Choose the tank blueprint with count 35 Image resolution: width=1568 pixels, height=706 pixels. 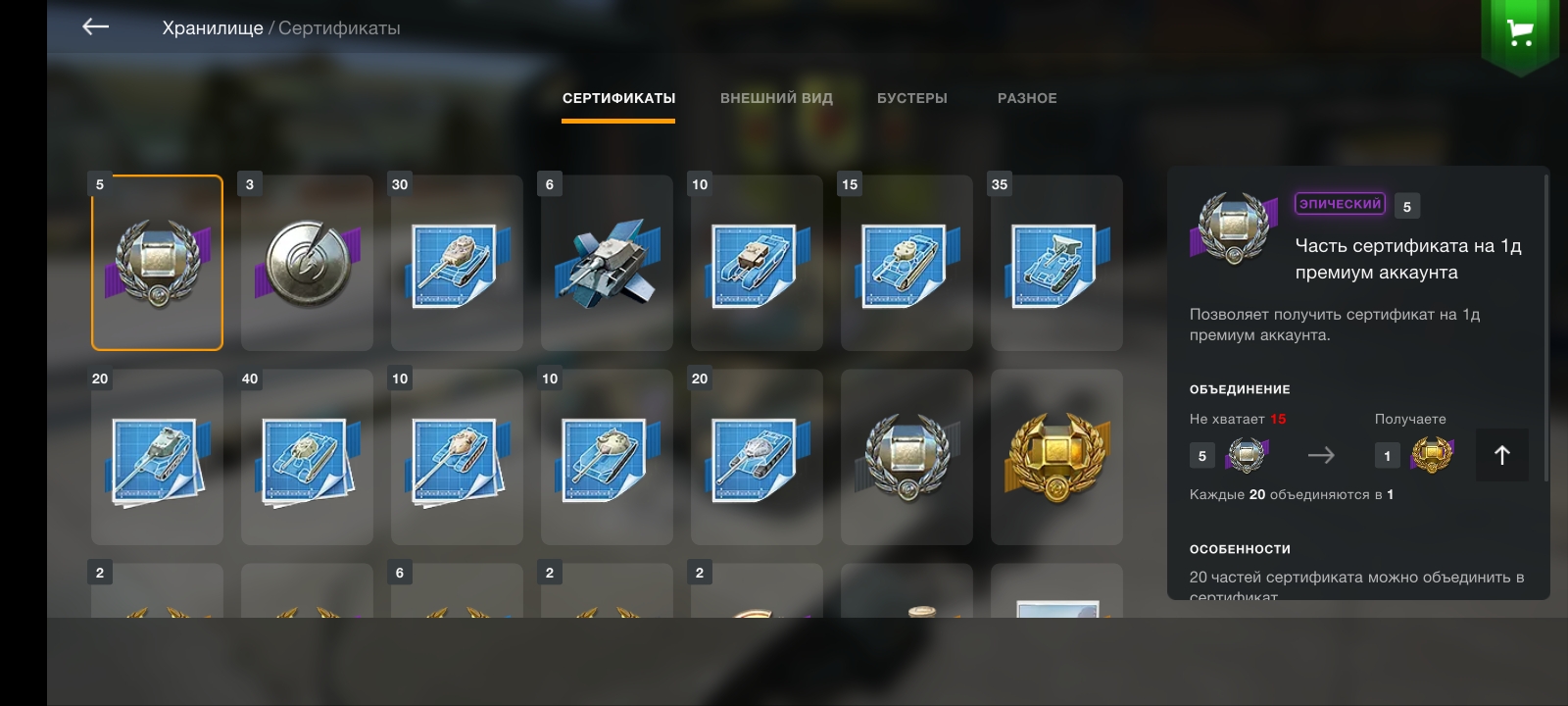click(1056, 263)
